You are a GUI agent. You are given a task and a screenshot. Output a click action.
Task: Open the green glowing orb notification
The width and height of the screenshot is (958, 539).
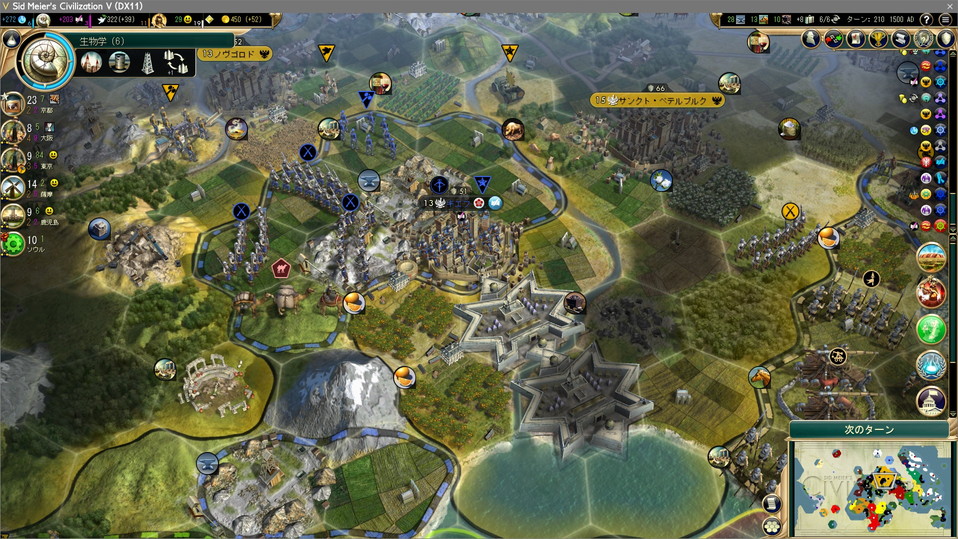pyautogui.click(x=931, y=328)
